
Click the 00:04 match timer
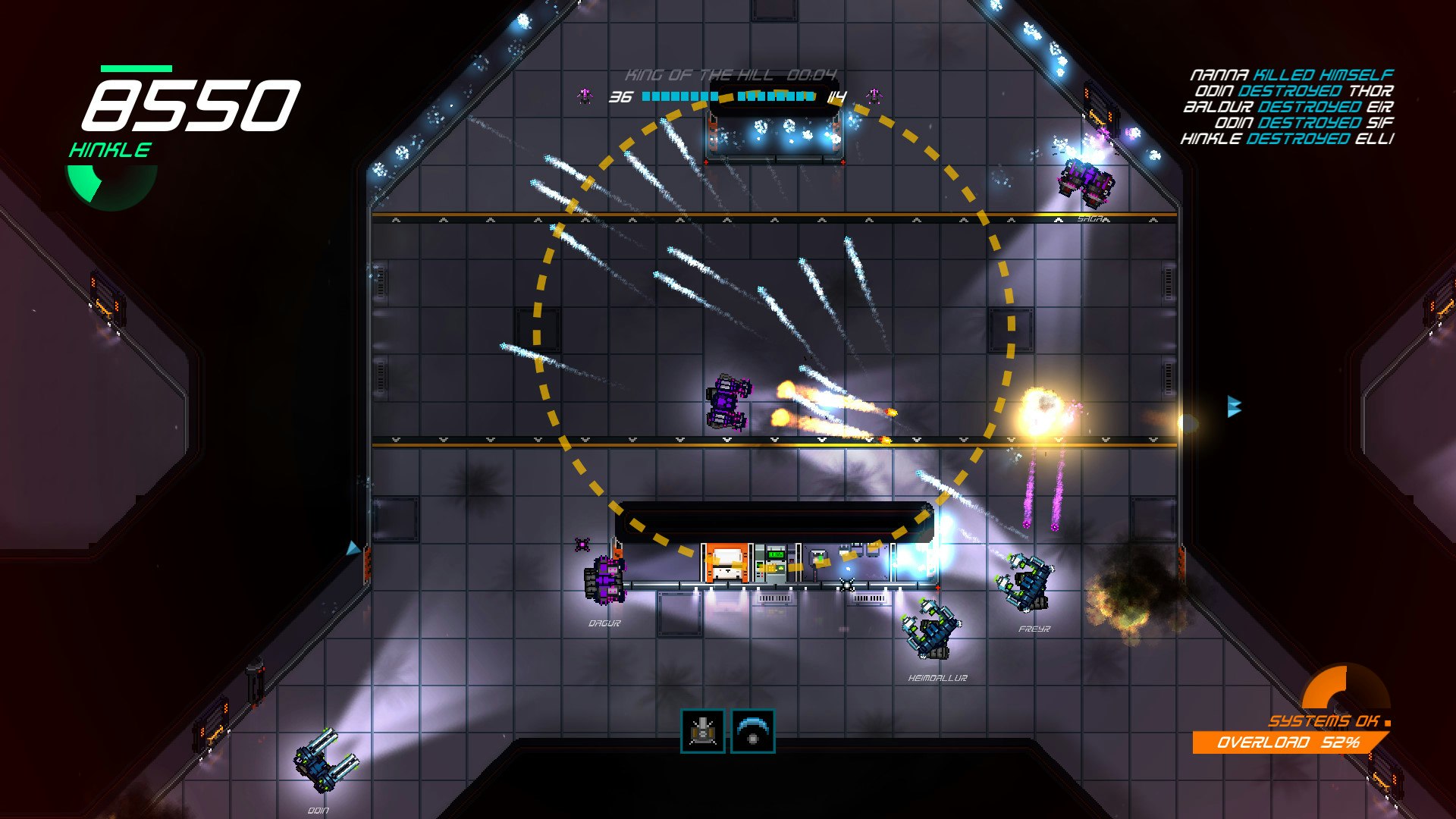click(811, 76)
